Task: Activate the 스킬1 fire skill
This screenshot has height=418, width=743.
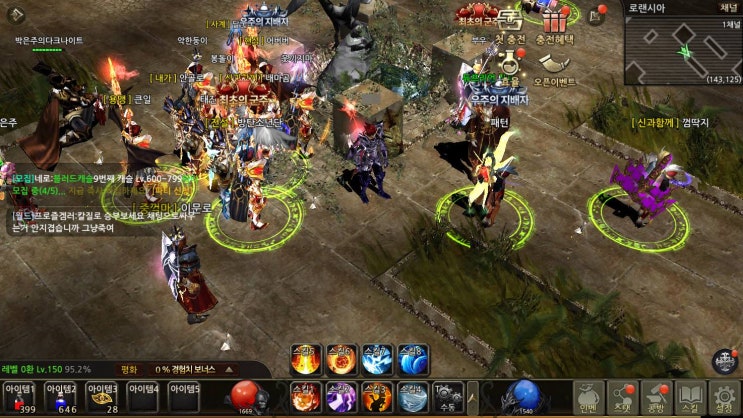Action: [x=305, y=398]
